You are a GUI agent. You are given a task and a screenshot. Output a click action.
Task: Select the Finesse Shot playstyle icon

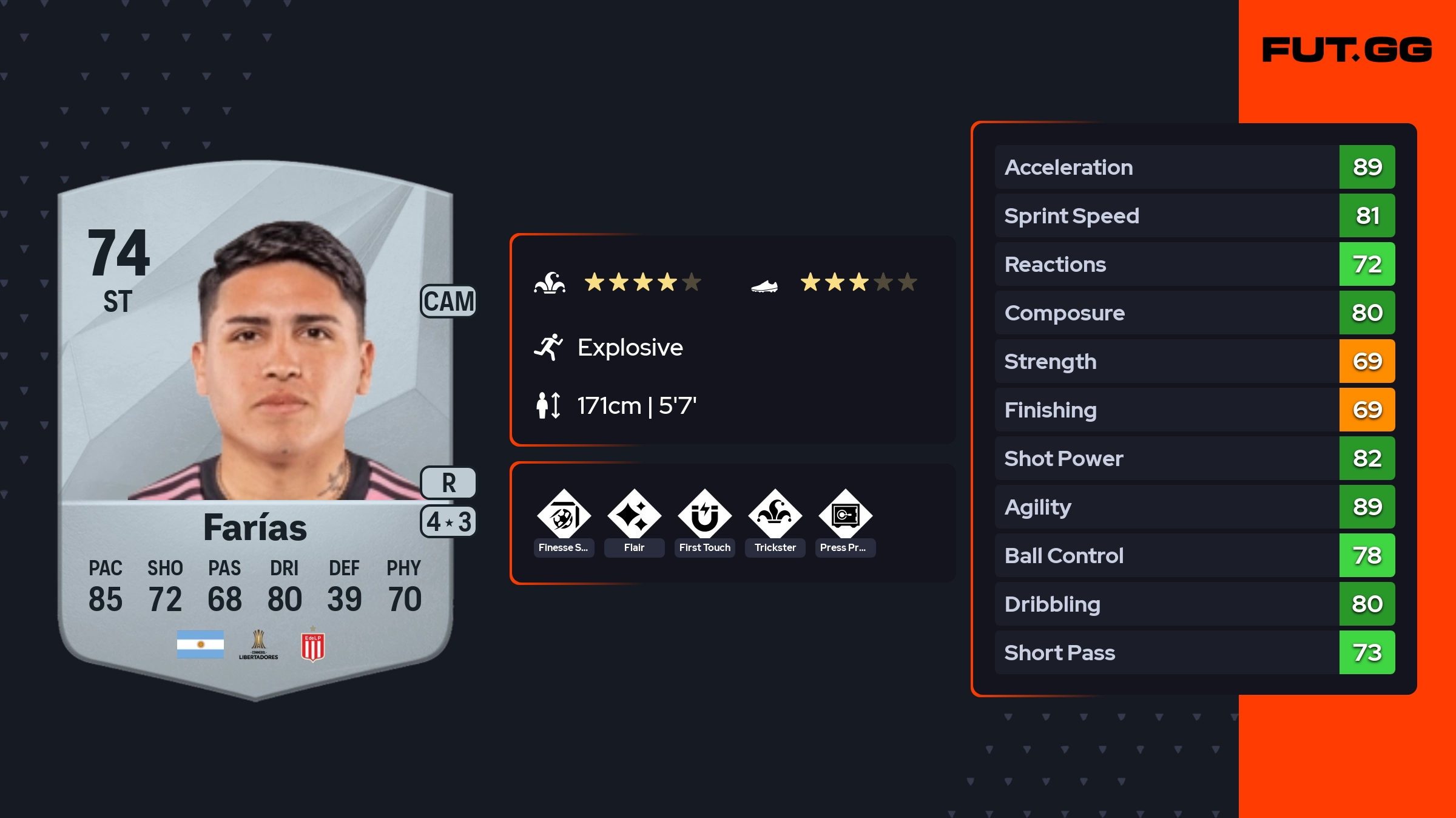pyautogui.click(x=564, y=516)
